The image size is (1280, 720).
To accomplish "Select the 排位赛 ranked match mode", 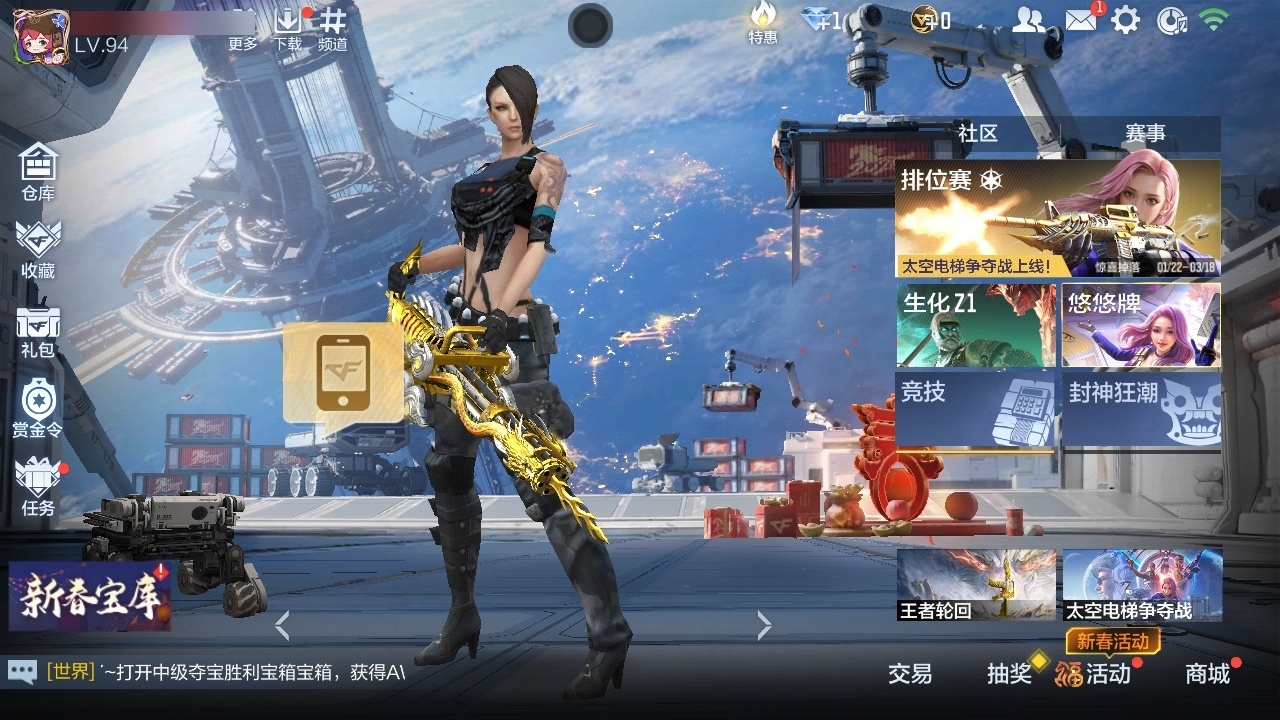I will click(1057, 219).
